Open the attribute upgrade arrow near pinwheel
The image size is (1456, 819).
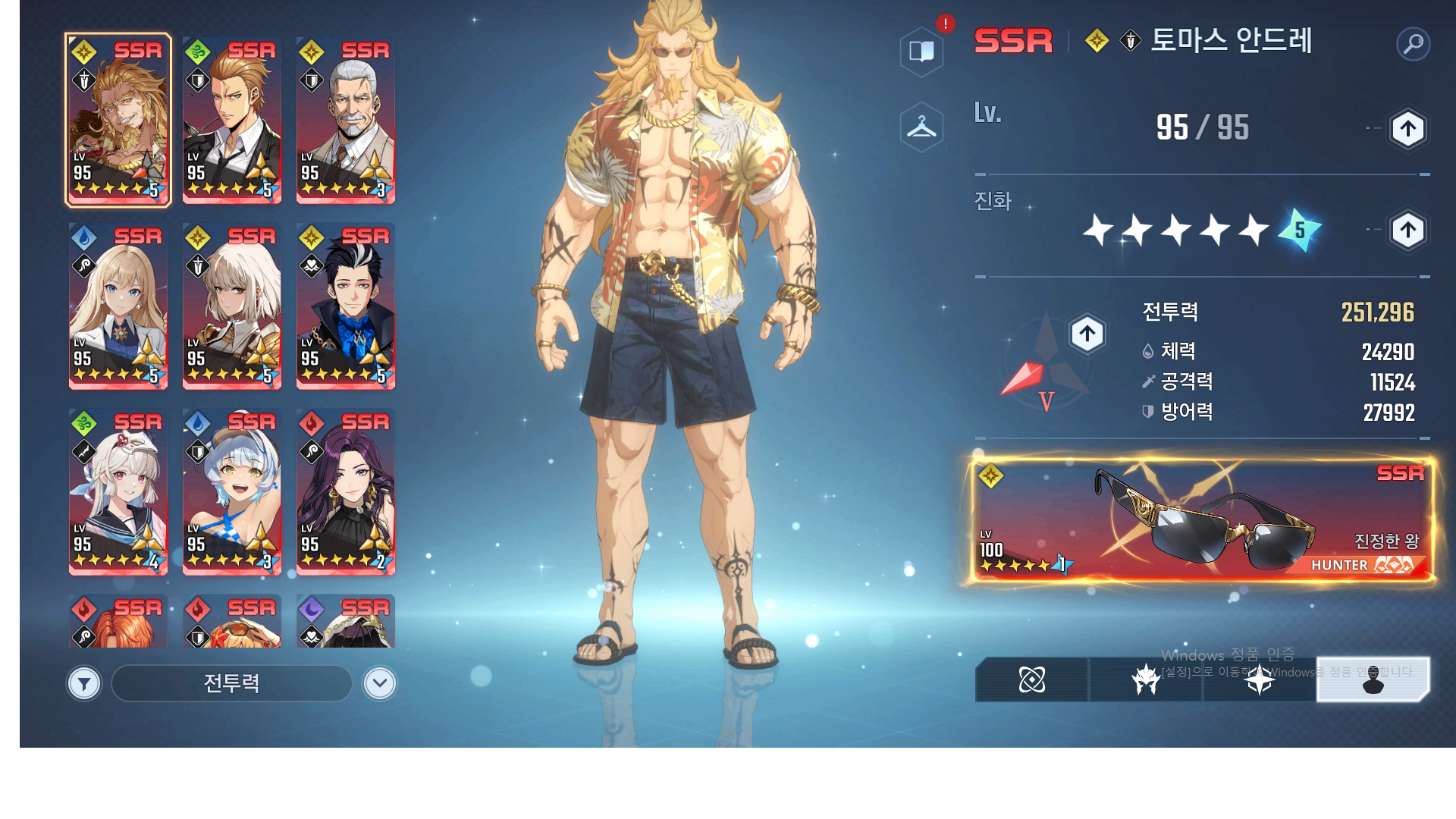coord(1087,334)
